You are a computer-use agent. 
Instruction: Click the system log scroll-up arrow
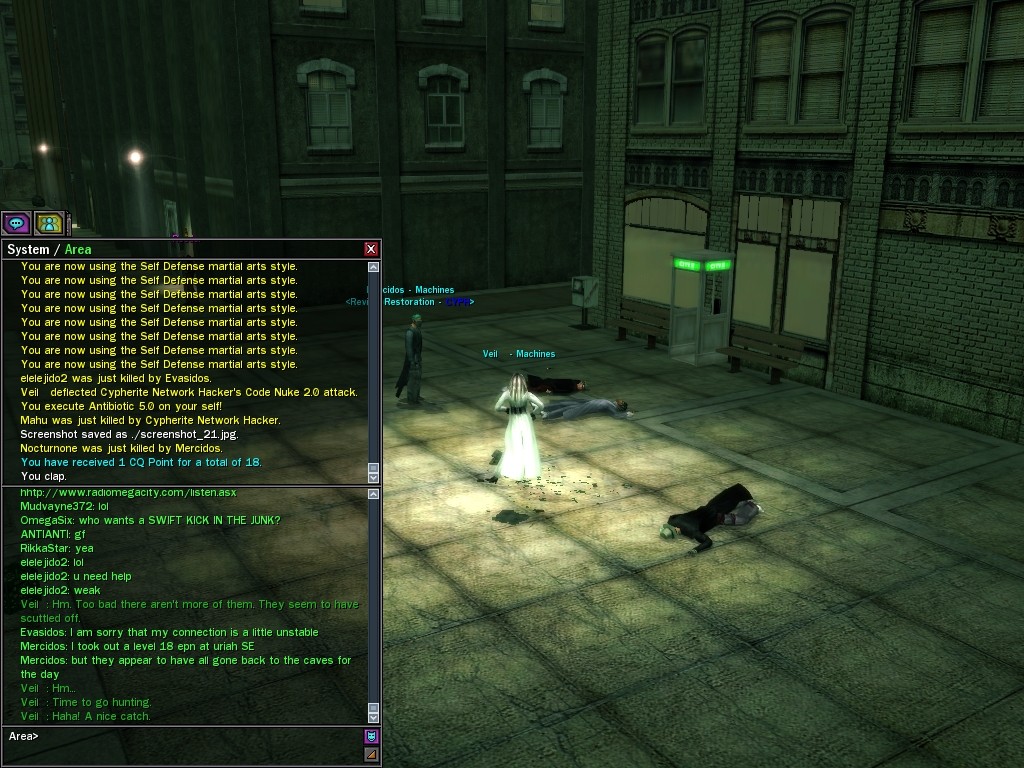pos(374,267)
